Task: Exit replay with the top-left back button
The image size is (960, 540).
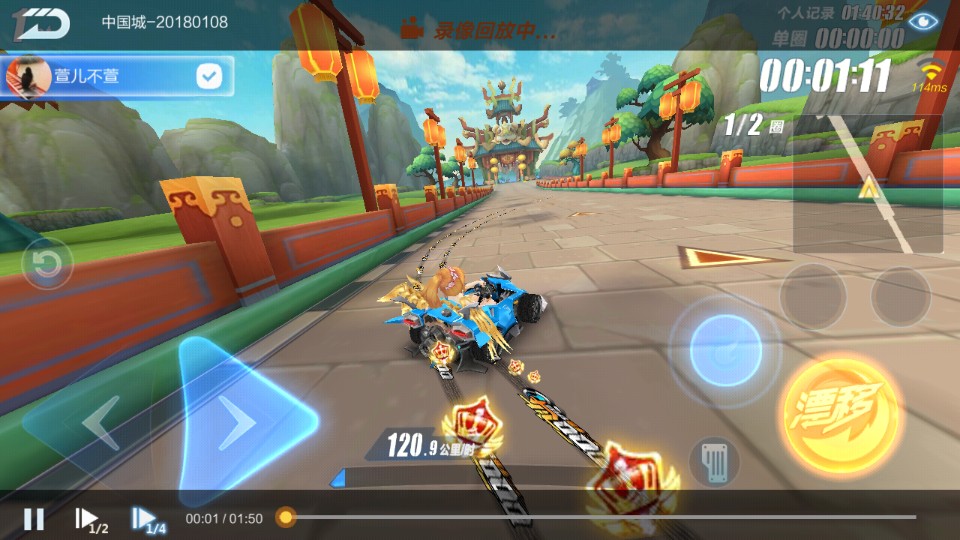Action: 41,24
